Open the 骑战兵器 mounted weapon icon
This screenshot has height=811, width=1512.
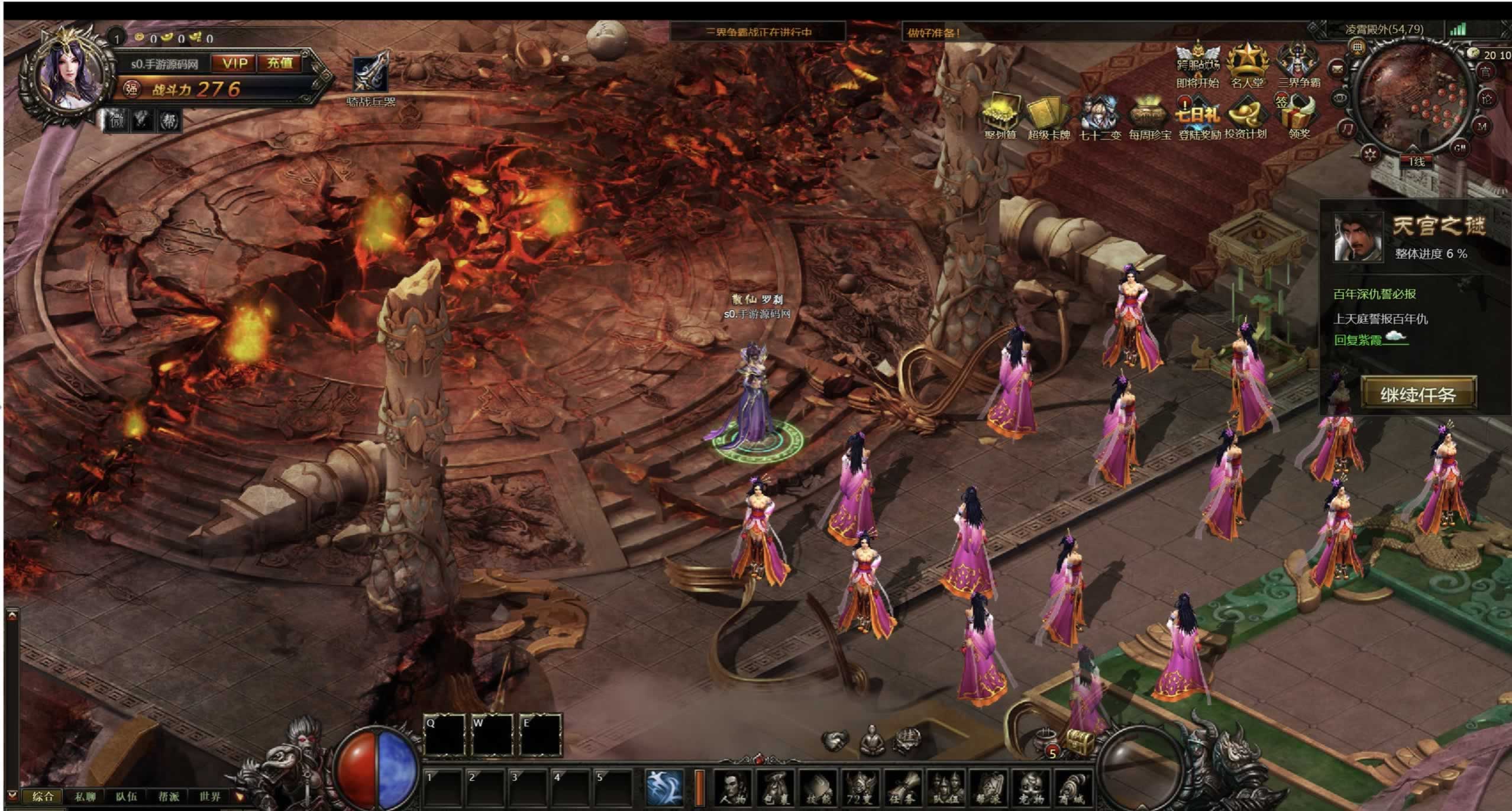click(371, 74)
